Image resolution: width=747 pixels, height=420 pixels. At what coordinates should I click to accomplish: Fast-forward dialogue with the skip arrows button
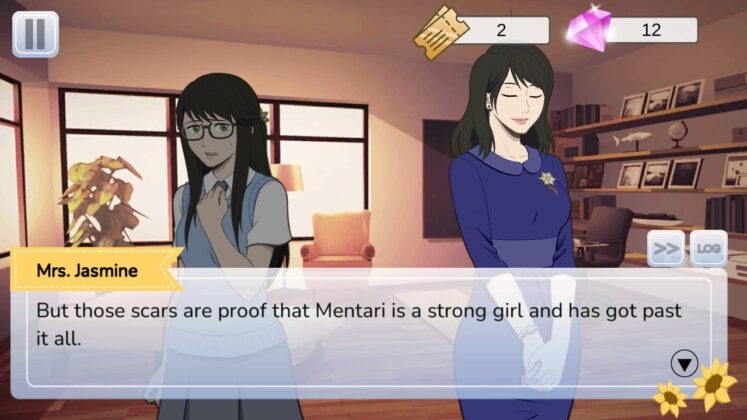click(x=666, y=248)
